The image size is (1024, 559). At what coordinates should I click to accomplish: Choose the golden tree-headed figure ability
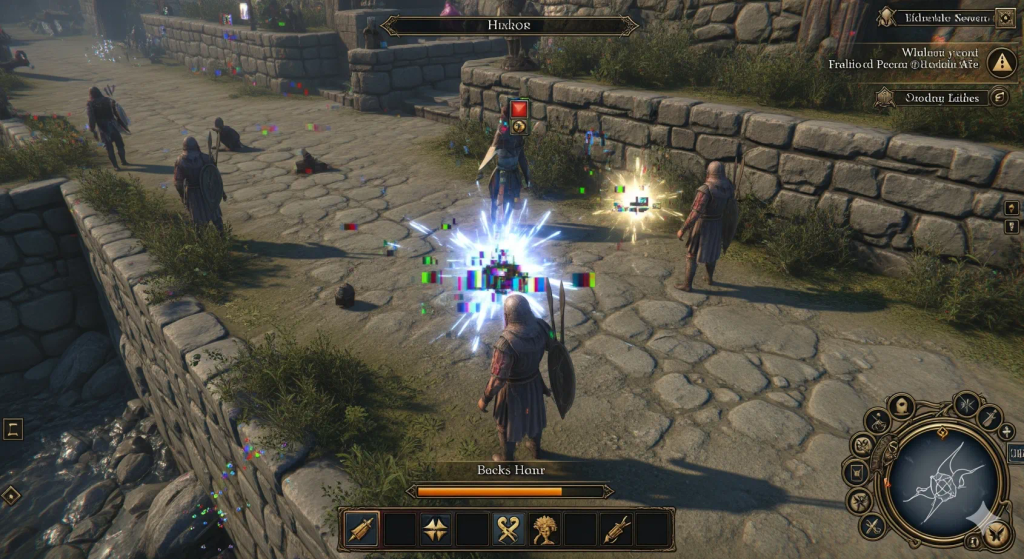click(547, 528)
